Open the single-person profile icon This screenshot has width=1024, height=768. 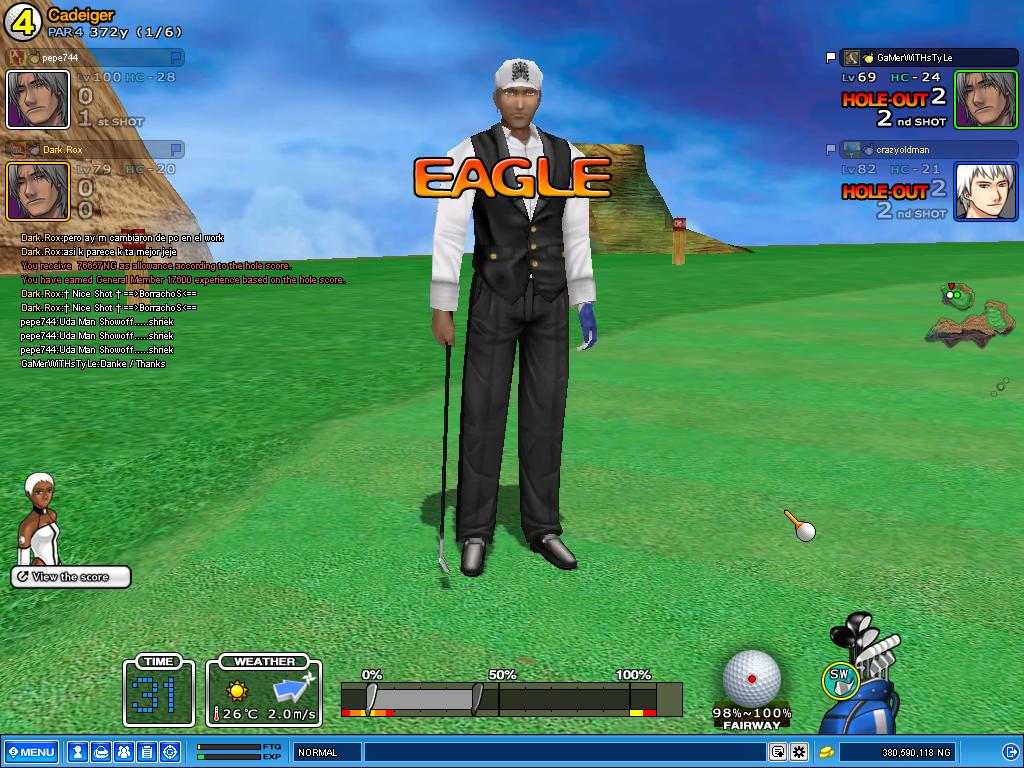point(78,752)
